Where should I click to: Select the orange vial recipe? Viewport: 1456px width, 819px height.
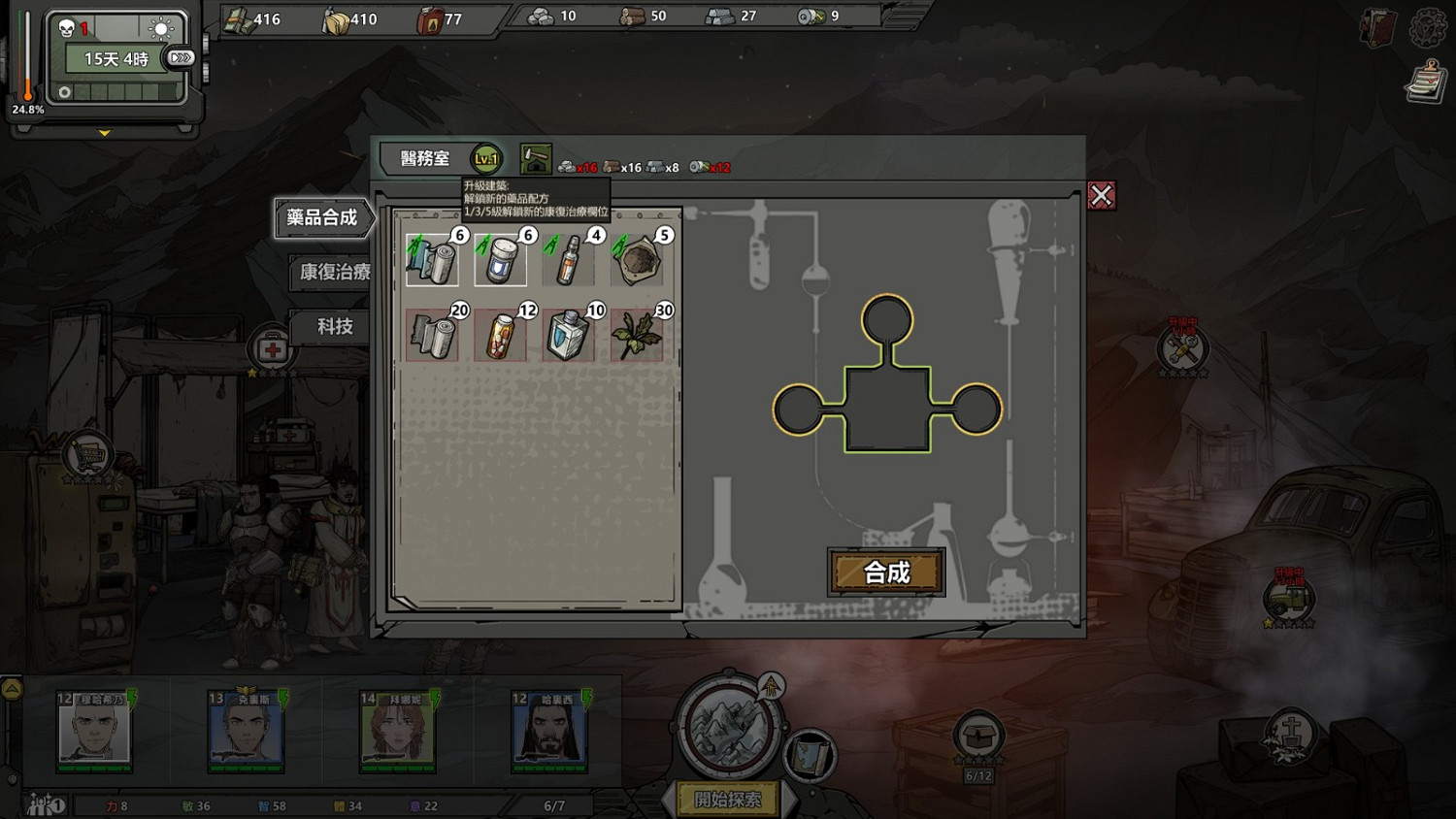coord(568,259)
